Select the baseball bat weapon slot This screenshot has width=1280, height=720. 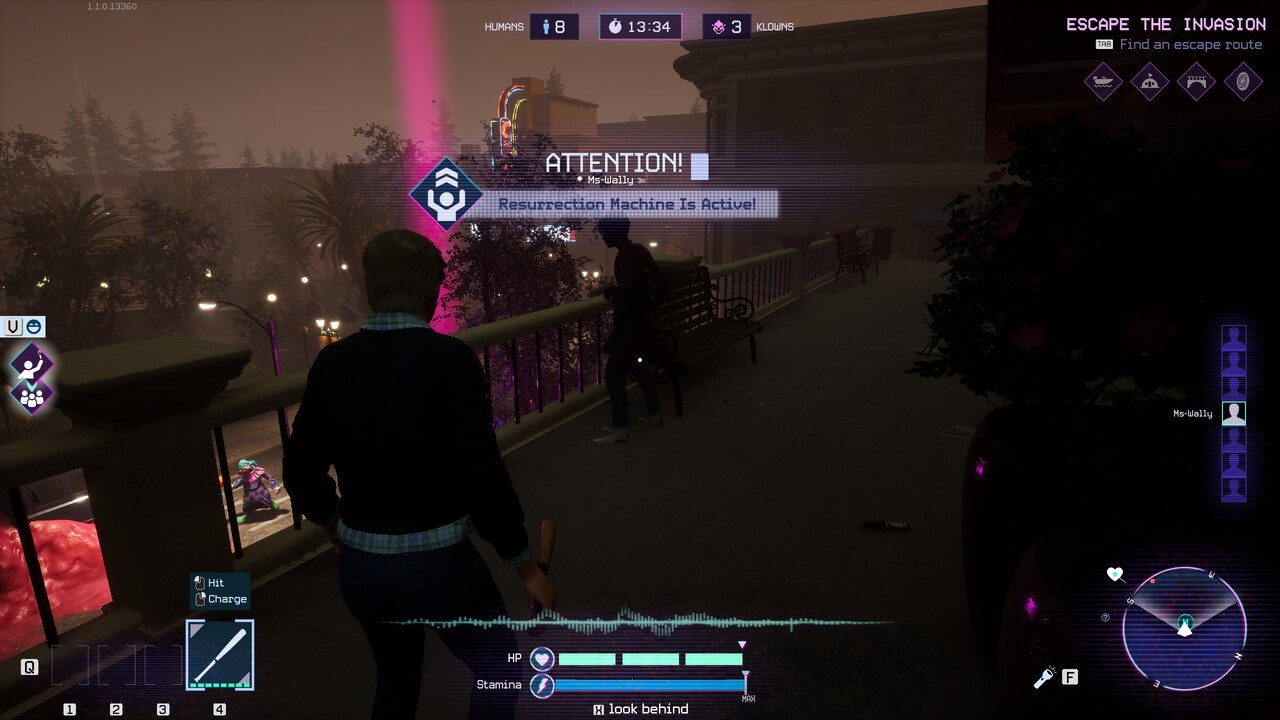coord(220,655)
